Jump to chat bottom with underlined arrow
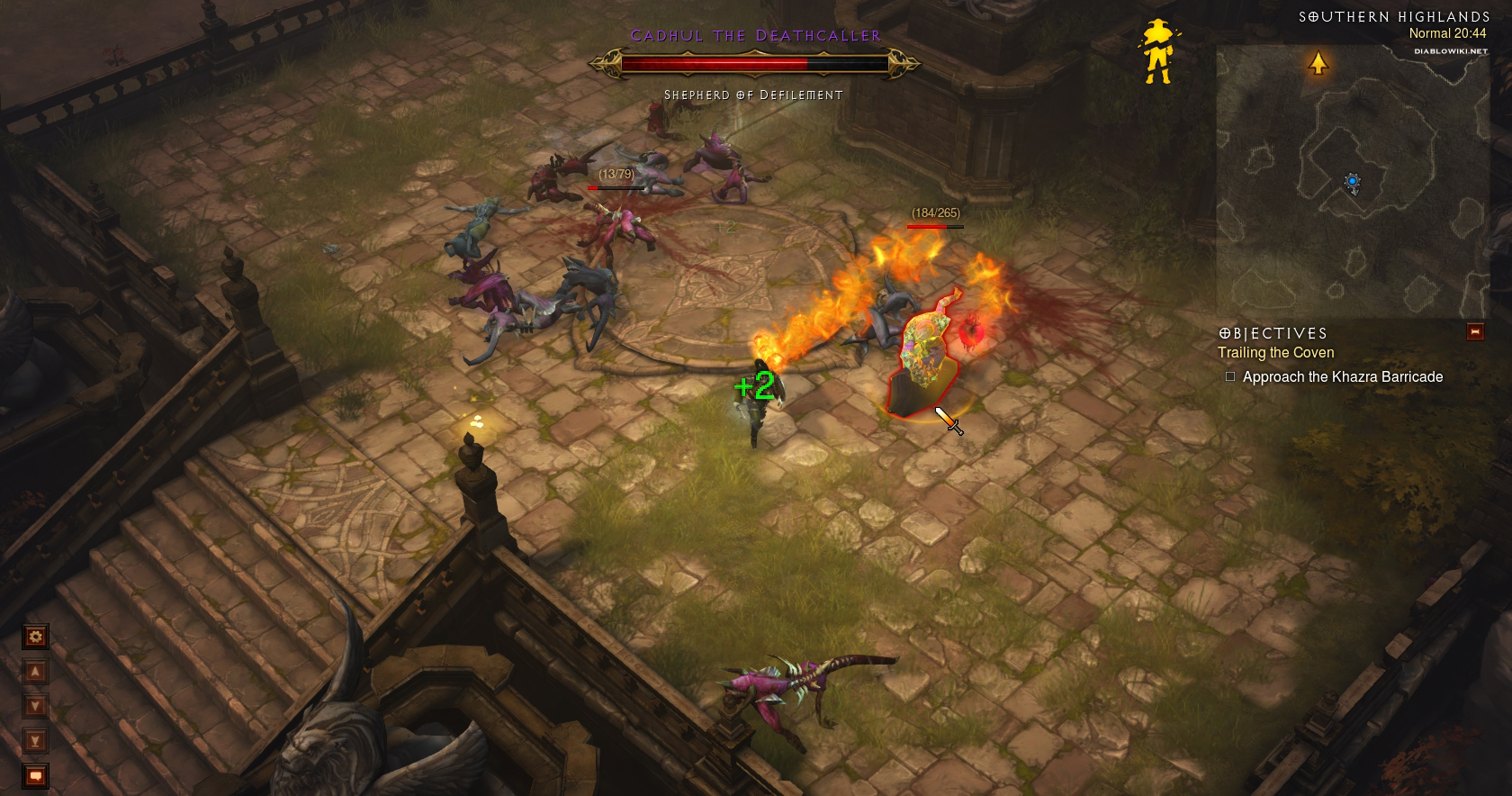The image size is (1512, 796). 35,741
